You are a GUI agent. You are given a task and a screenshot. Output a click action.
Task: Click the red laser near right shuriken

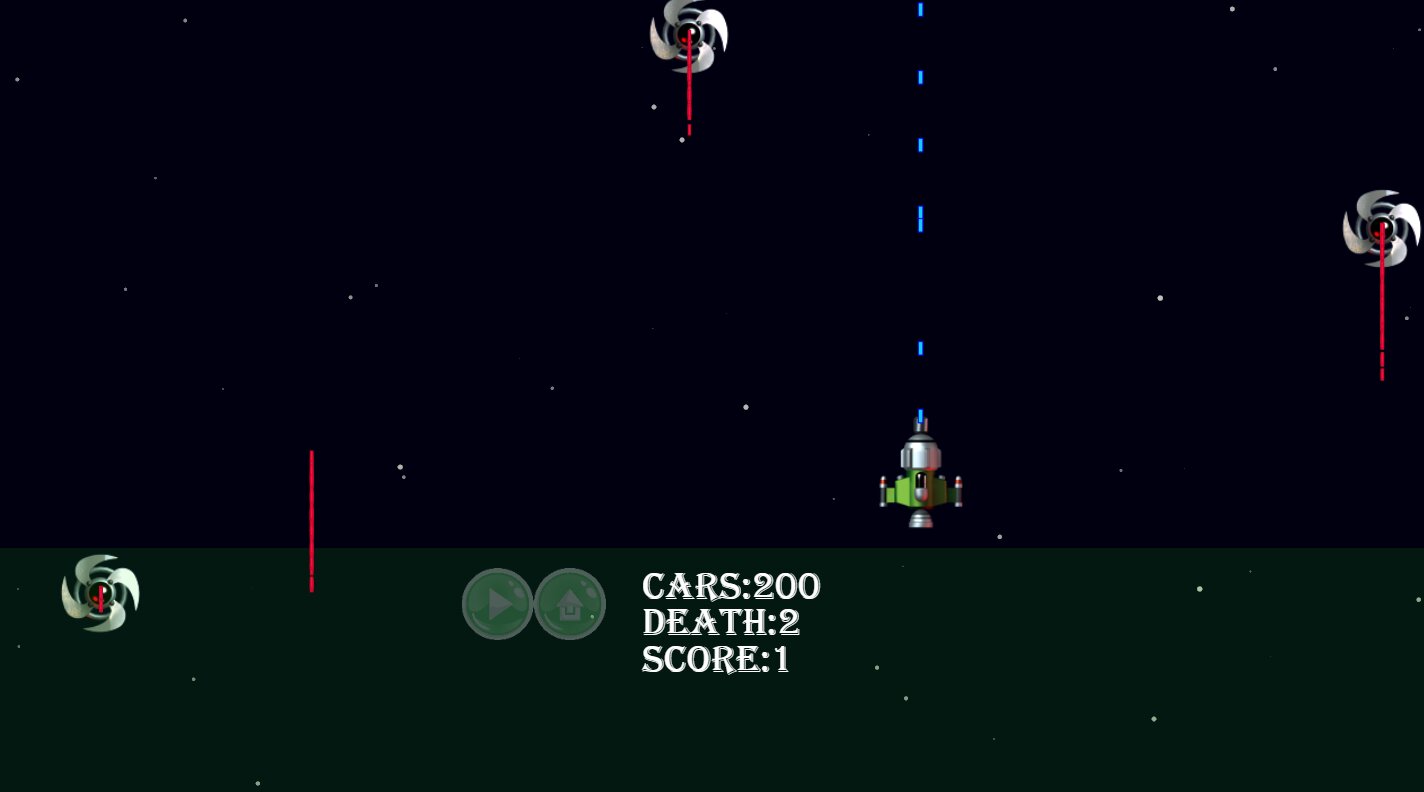(1382, 310)
